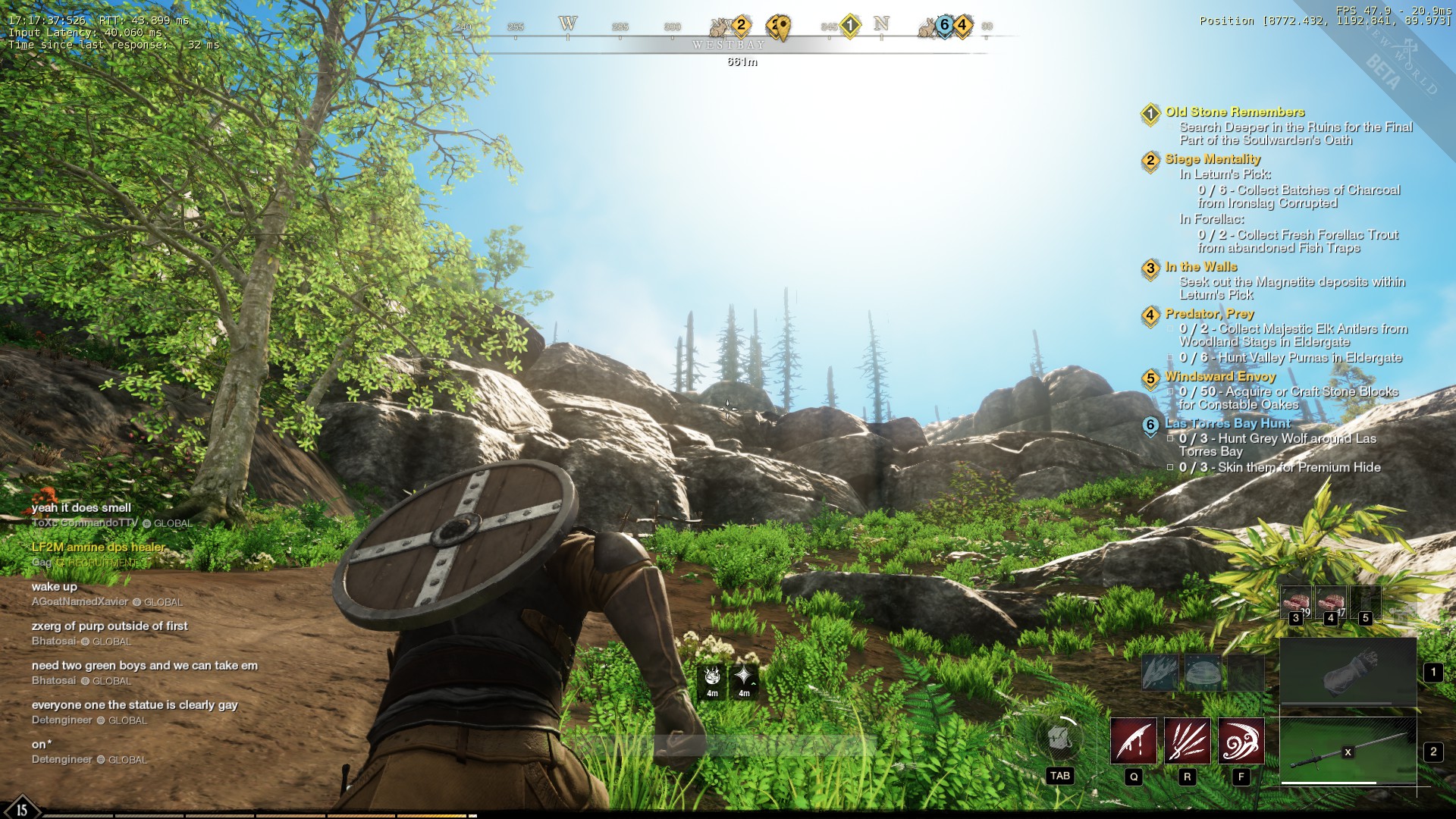Select the greatsword weapon slot
Viewport: 1456px width, 819px height.
[1348, 751]
